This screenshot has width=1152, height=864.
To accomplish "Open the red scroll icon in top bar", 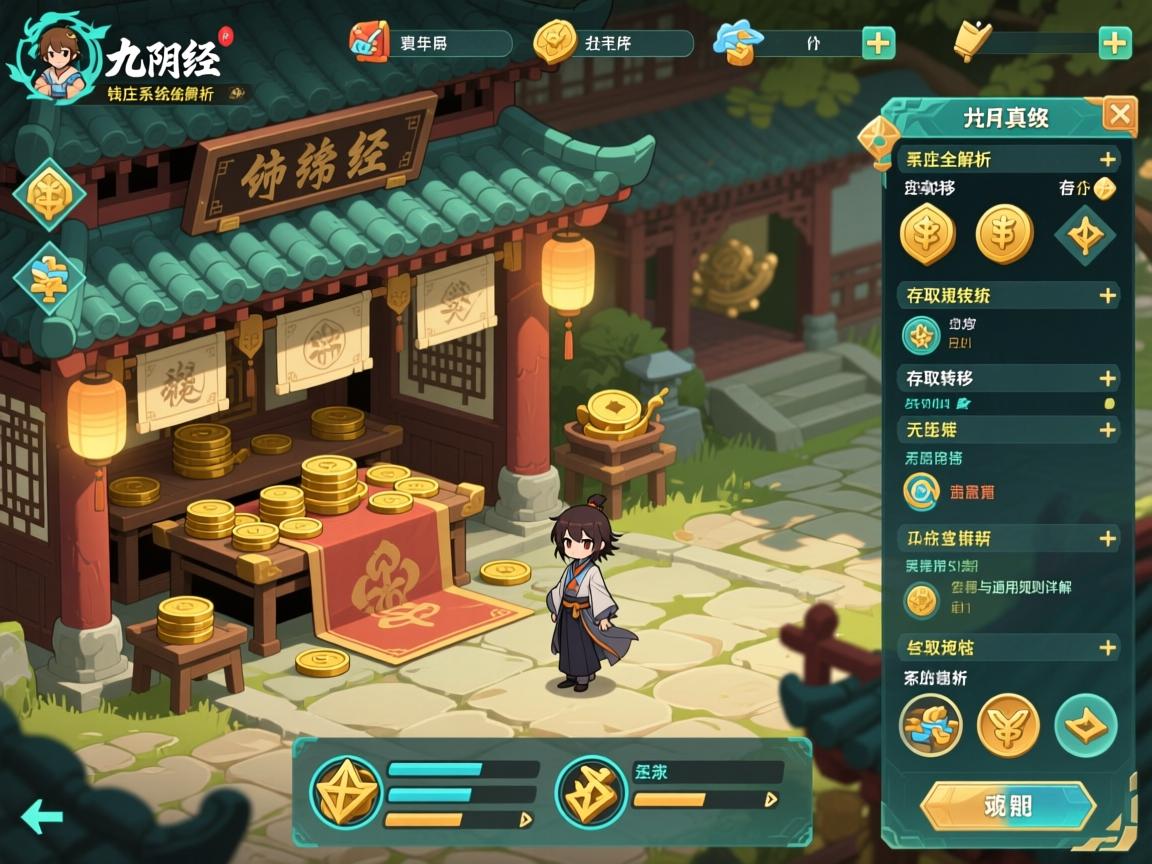I will click(x=368, y=42).
